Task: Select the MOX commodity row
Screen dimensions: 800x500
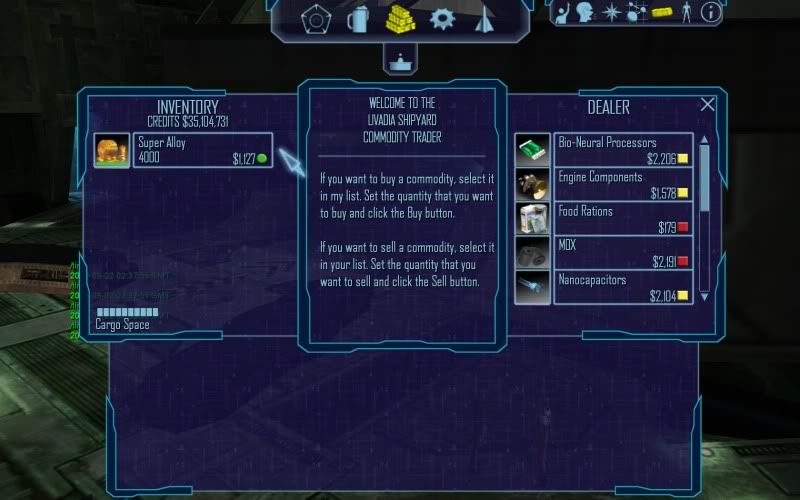Action: [622, 252]
